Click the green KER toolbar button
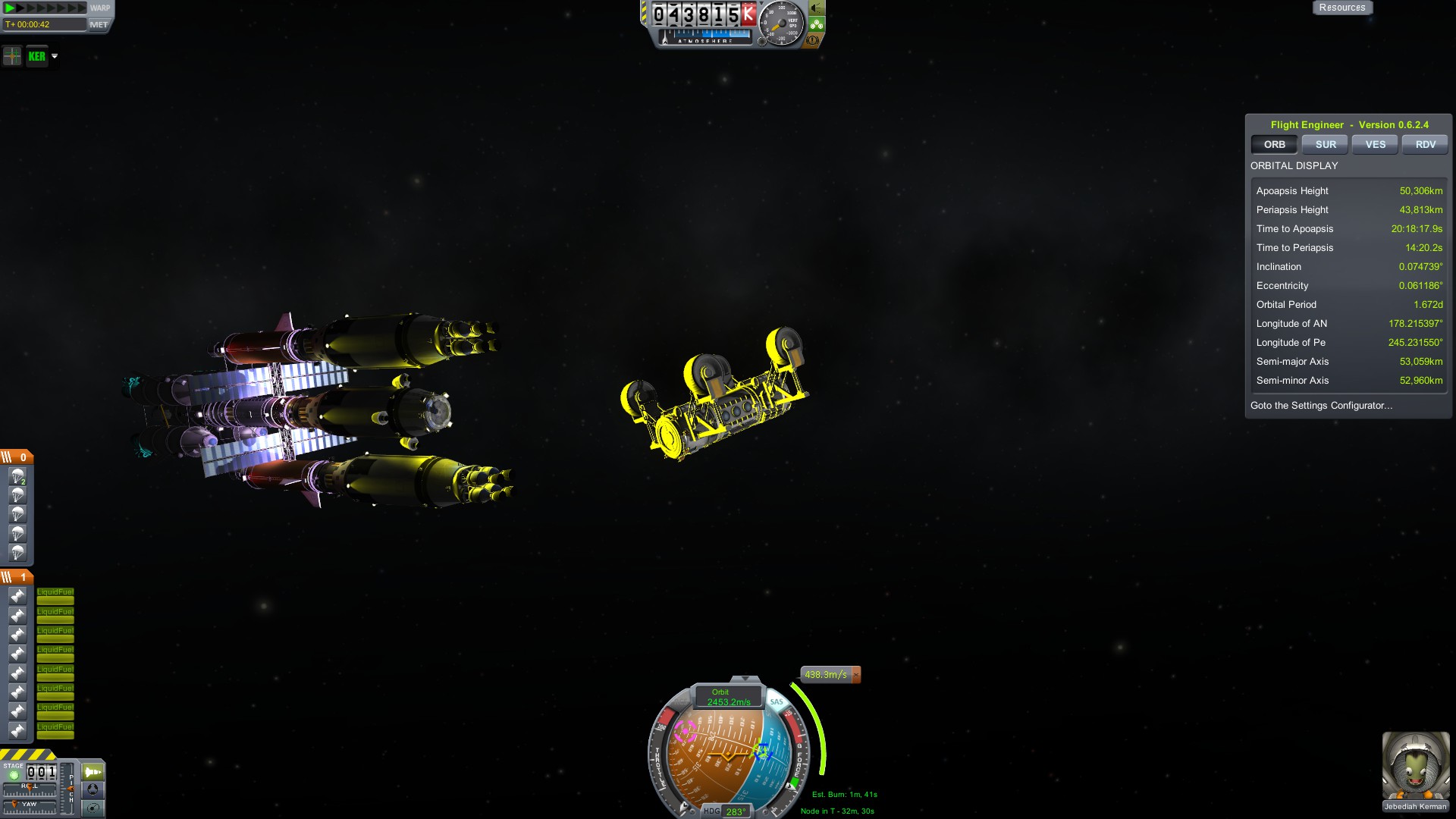This screenshot has height=819, width=1456. (x=36, y=56)
